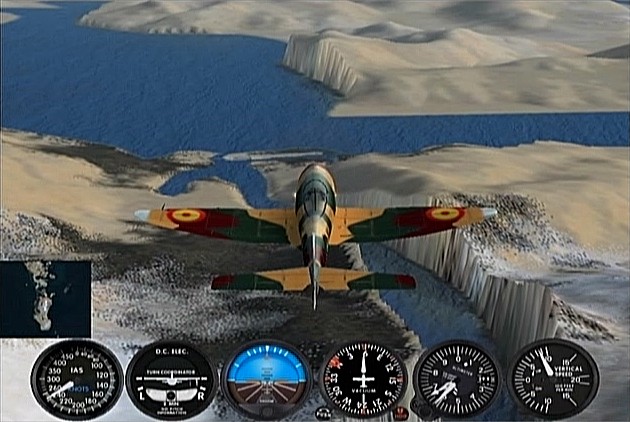The width and height of the screenshot is (630, 422).
Task: Select the heading indicator with plane silhouette
Action: coord(362,380)
